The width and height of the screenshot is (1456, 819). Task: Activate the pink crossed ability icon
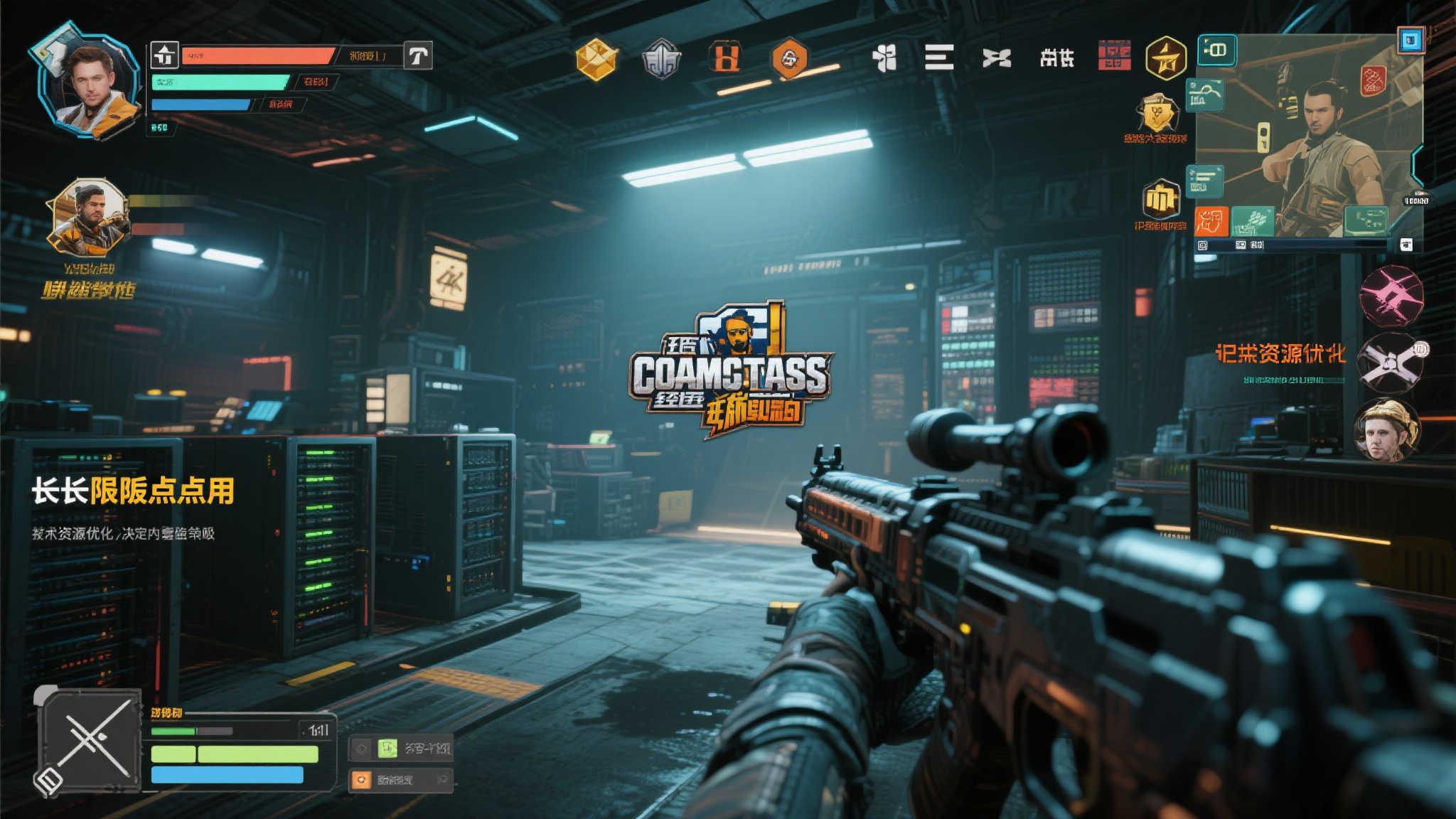pos(1391,296)
